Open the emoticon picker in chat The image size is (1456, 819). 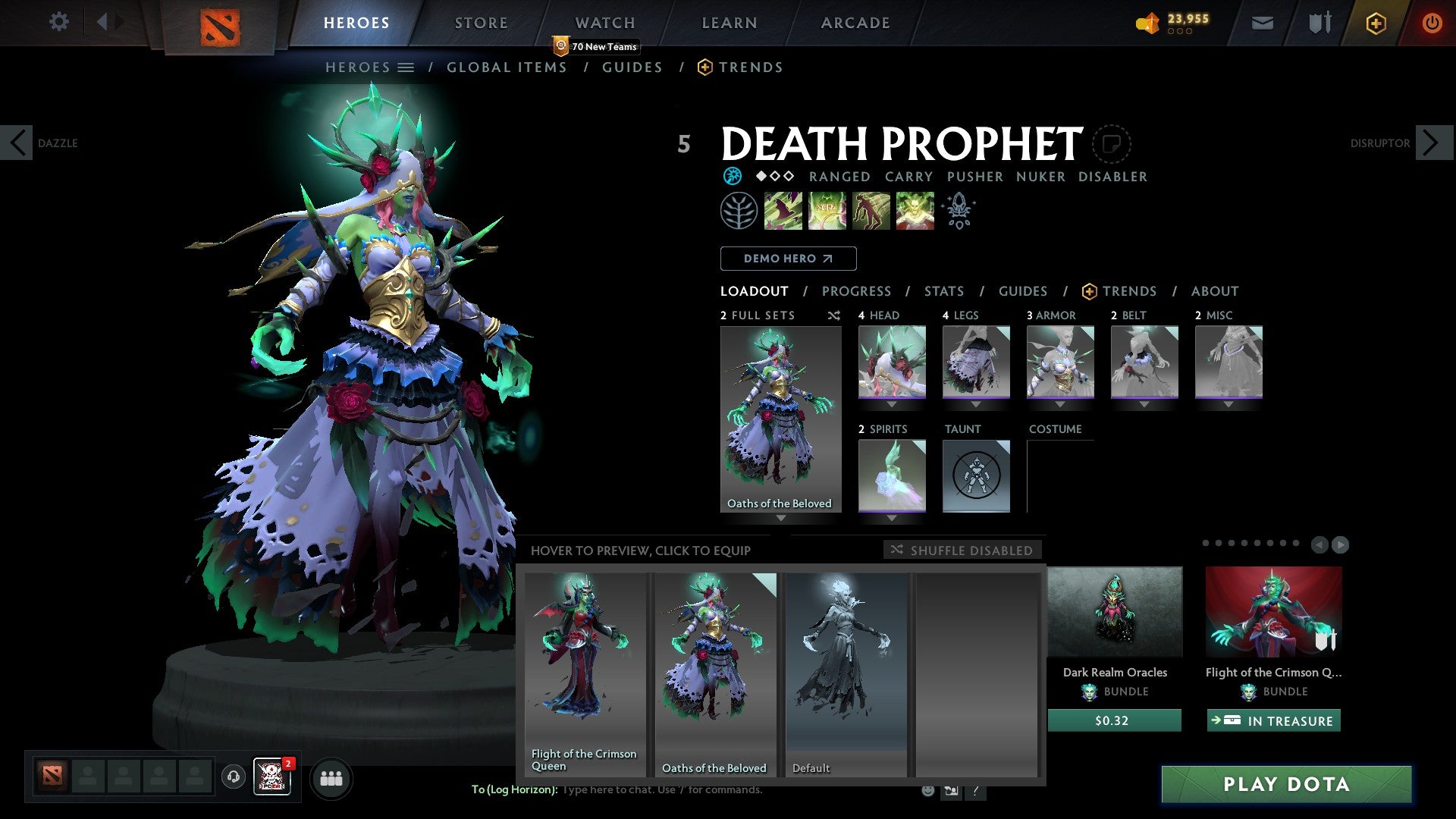tap(927, 789)
